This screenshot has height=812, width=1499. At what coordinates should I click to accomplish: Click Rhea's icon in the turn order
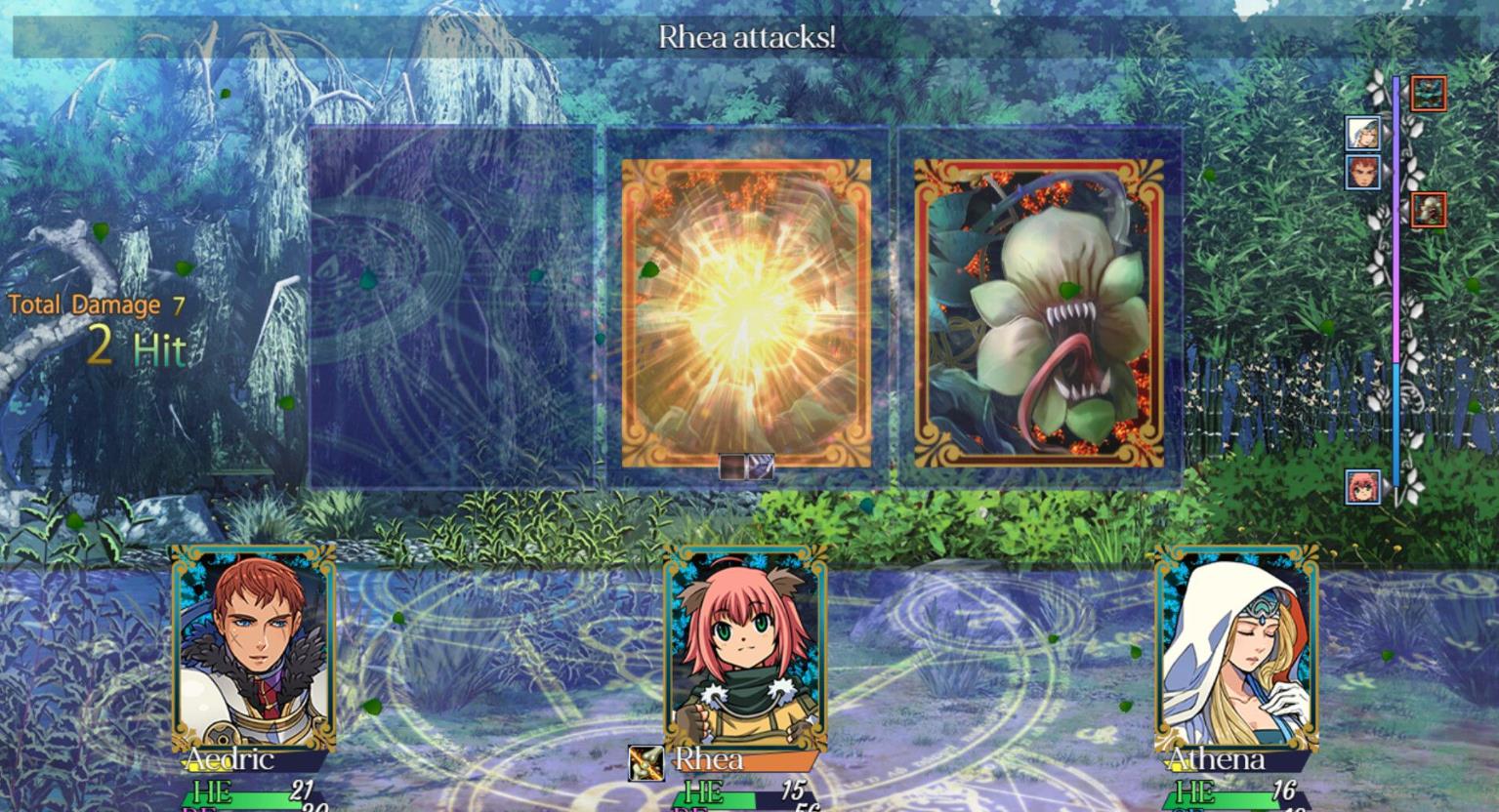(1363, 486)
